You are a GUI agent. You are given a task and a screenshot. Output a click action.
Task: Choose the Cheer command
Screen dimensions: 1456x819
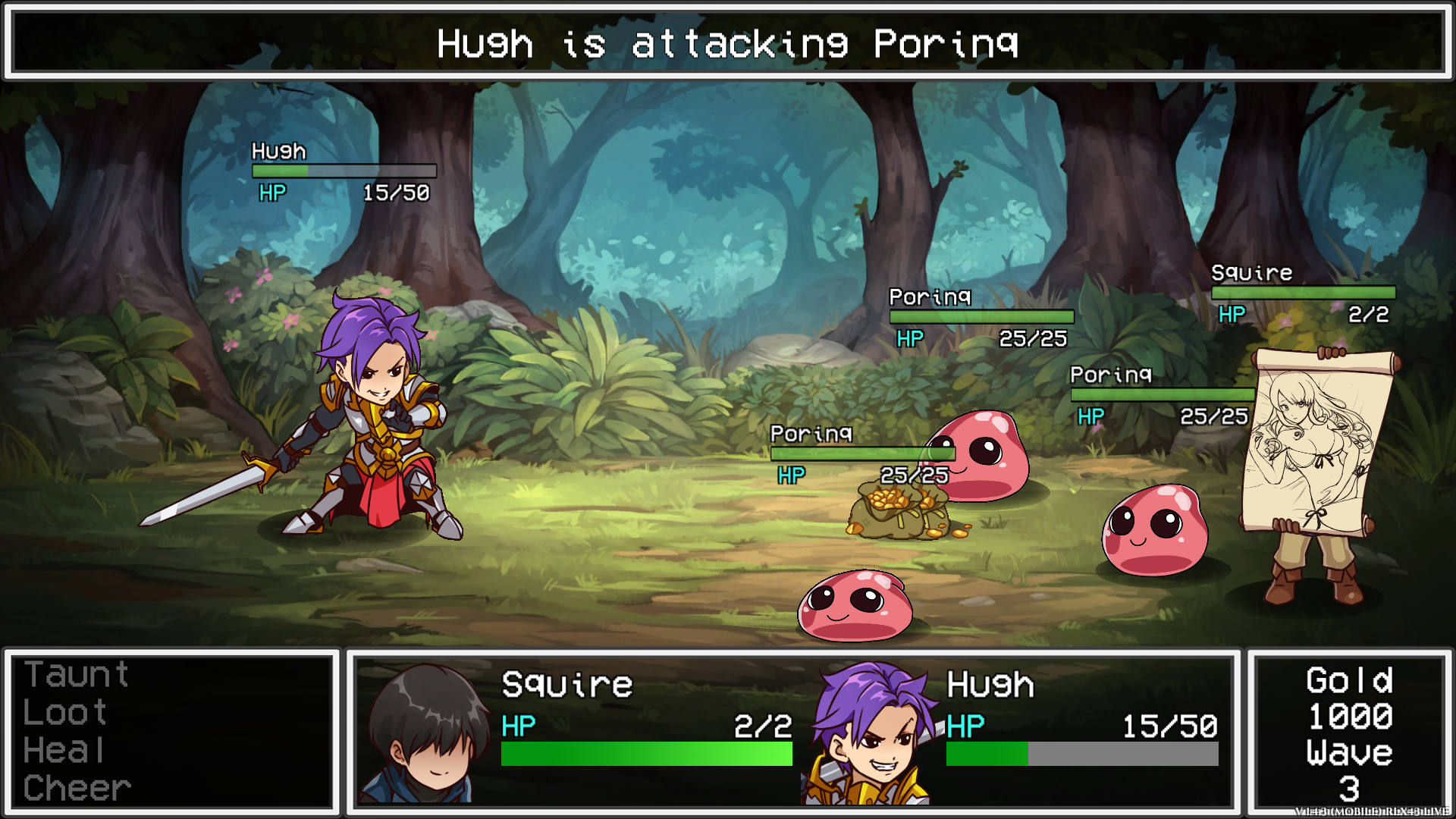coord(76,786)
